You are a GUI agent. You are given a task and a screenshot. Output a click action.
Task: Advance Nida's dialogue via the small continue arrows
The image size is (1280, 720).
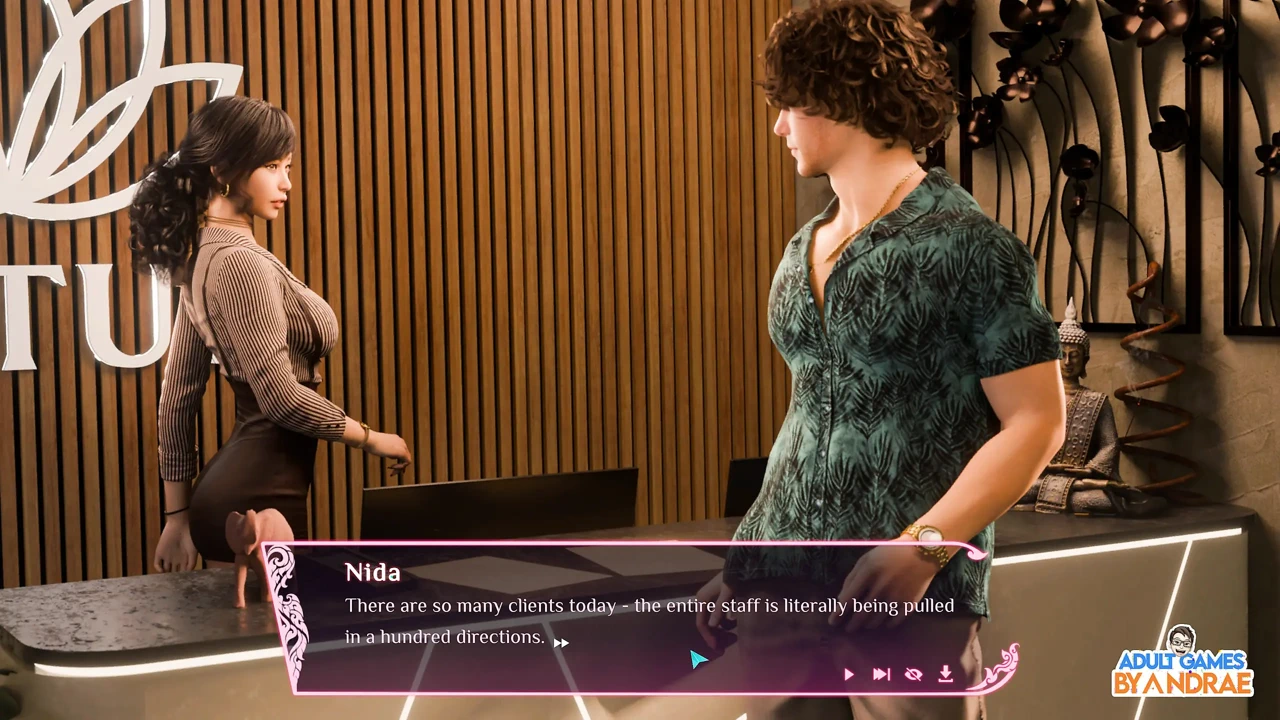pos(561,643)
